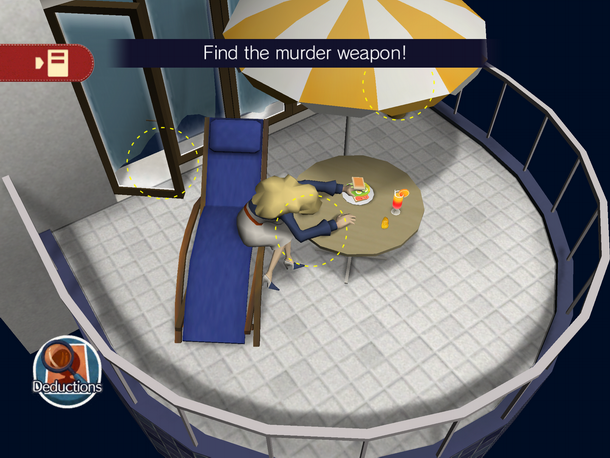The height and width of the screenshot is (458, 610).
Task: Click the red notebook tab icon
Action: 48,62
